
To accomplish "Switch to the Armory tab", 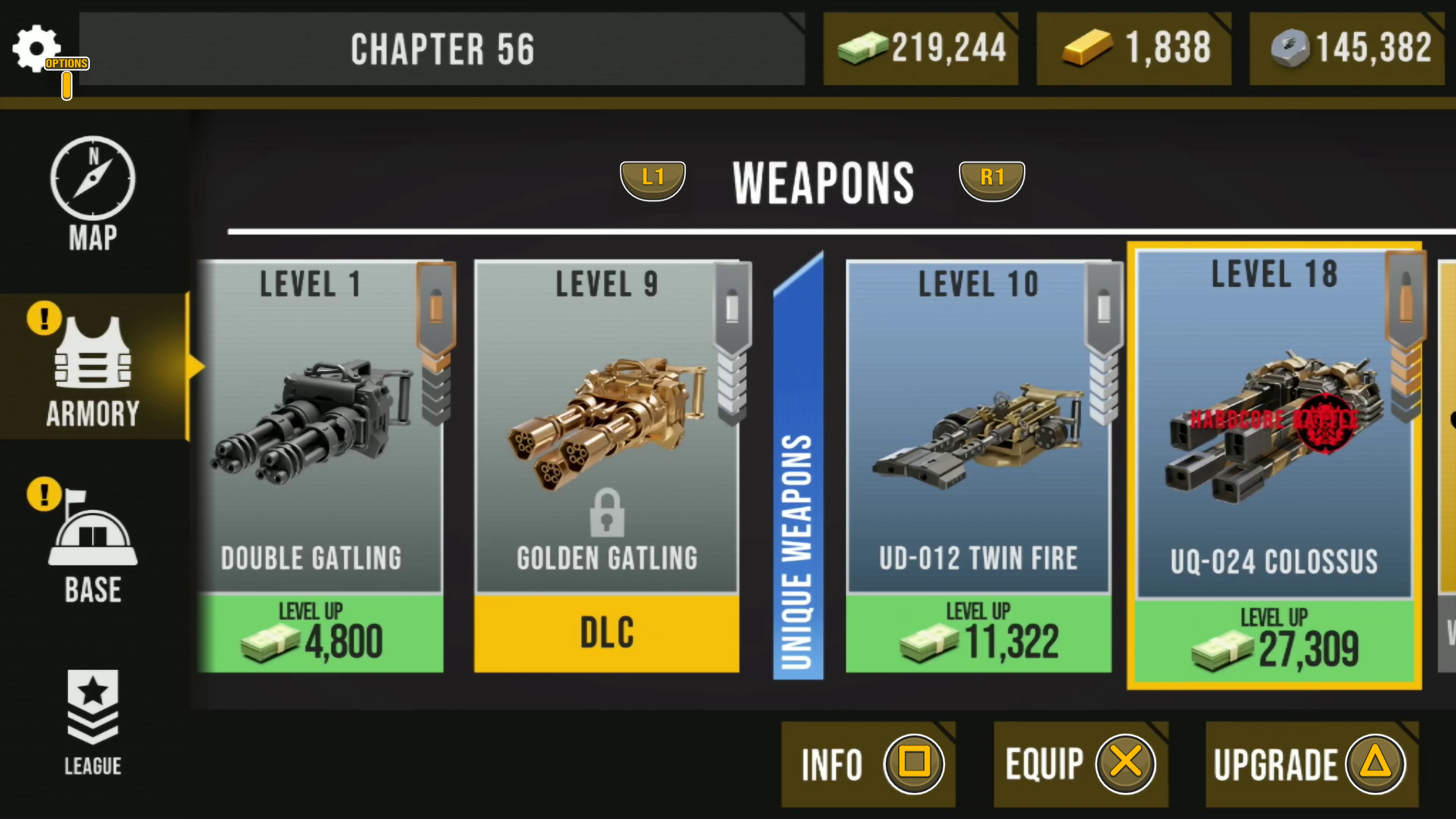I will (93, 370).
